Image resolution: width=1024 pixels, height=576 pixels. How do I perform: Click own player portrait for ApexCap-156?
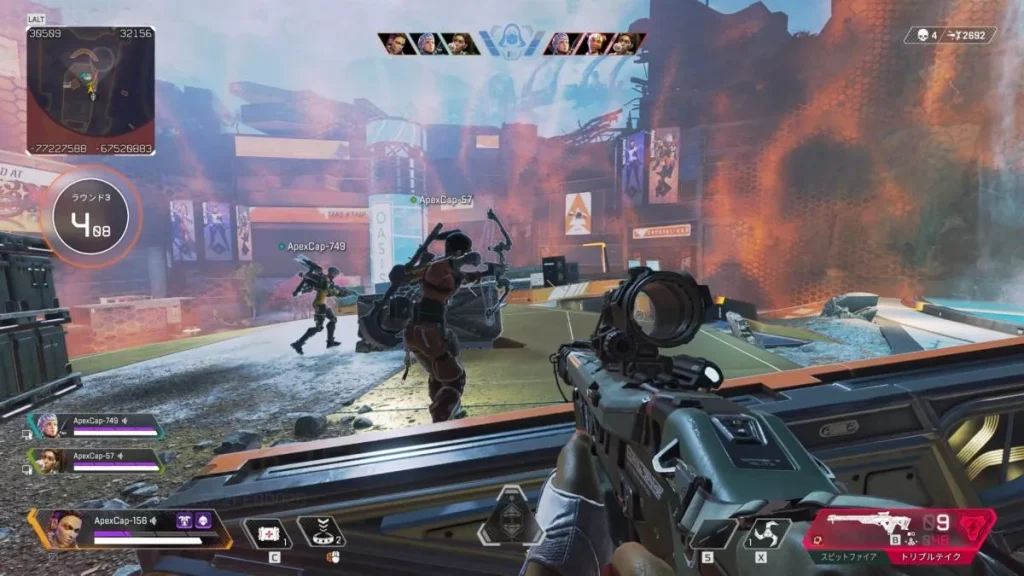point(64,528)
